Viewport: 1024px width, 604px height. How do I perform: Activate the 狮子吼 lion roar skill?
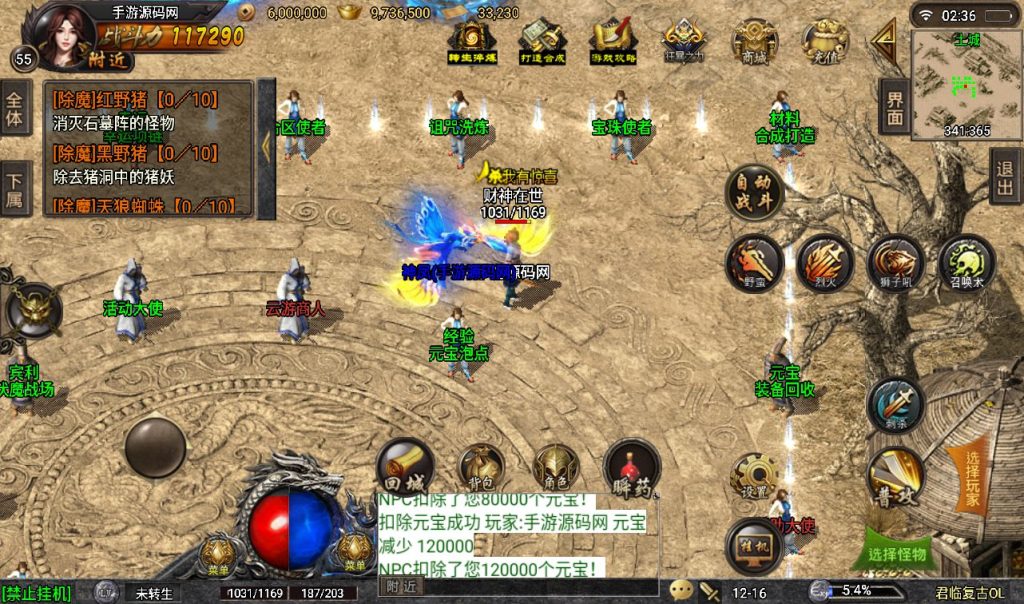[895, 263]
